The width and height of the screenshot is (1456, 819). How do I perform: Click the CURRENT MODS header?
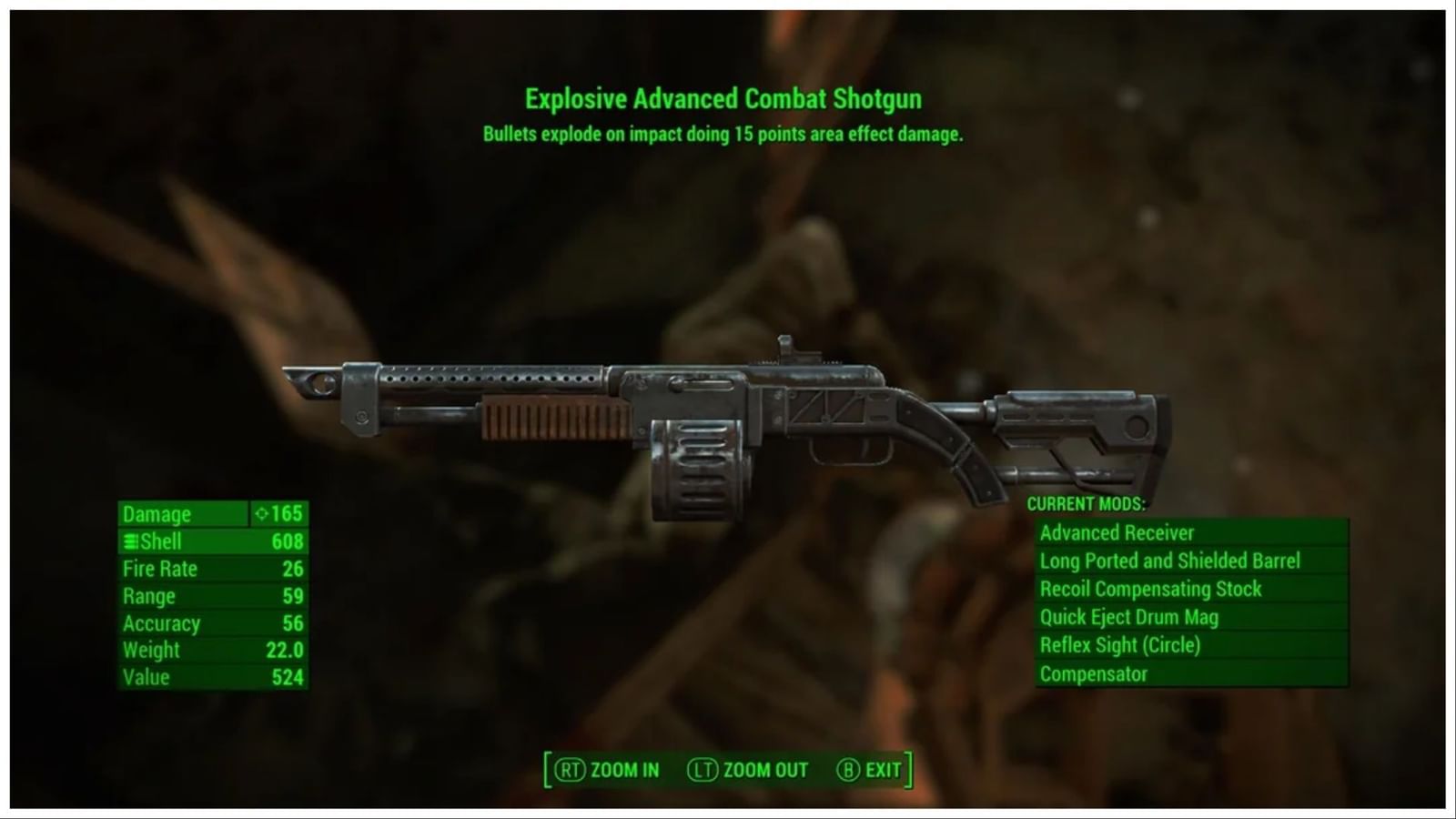click(1087, 503)
